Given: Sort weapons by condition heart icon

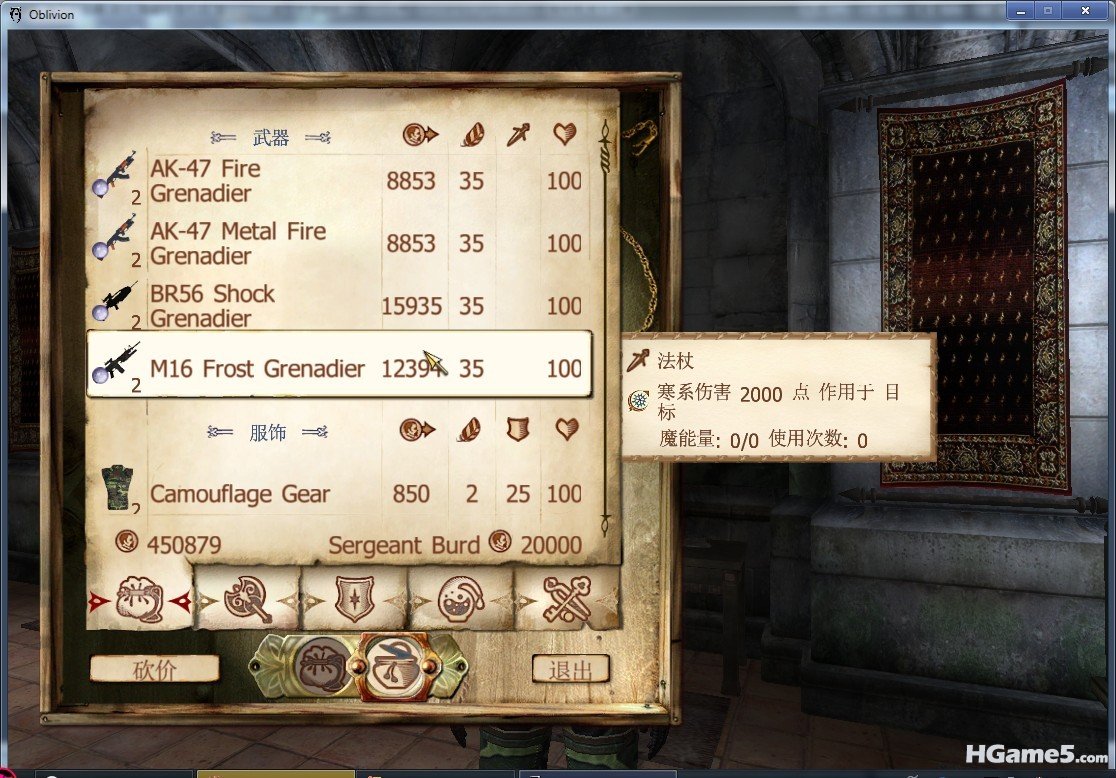Looking at the screenshot, I should [x=565, y=134].
